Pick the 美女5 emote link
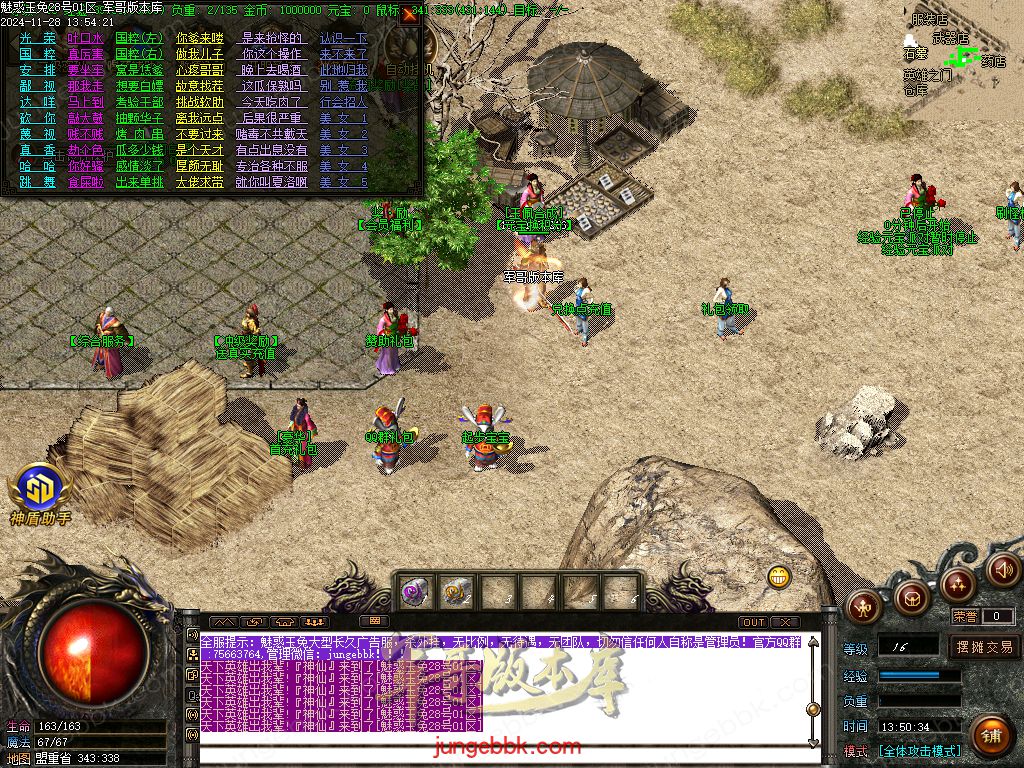 [x=343, y=182]
